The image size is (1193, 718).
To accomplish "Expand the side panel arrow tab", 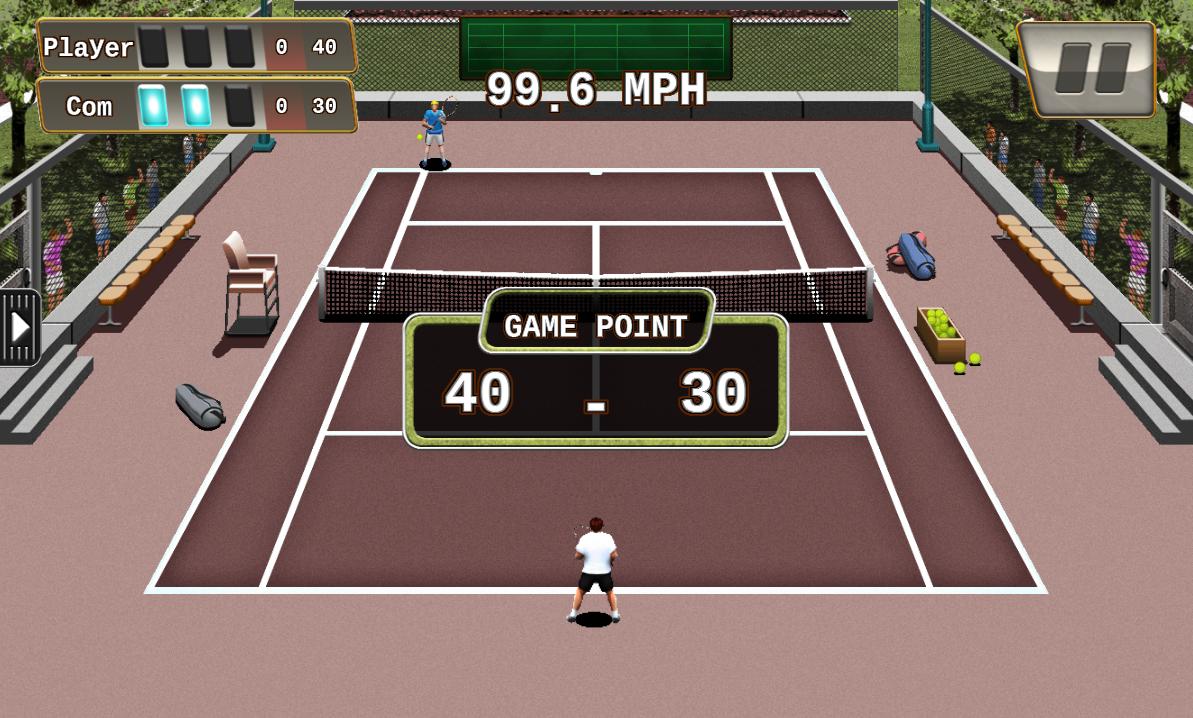I will [19, 327].
